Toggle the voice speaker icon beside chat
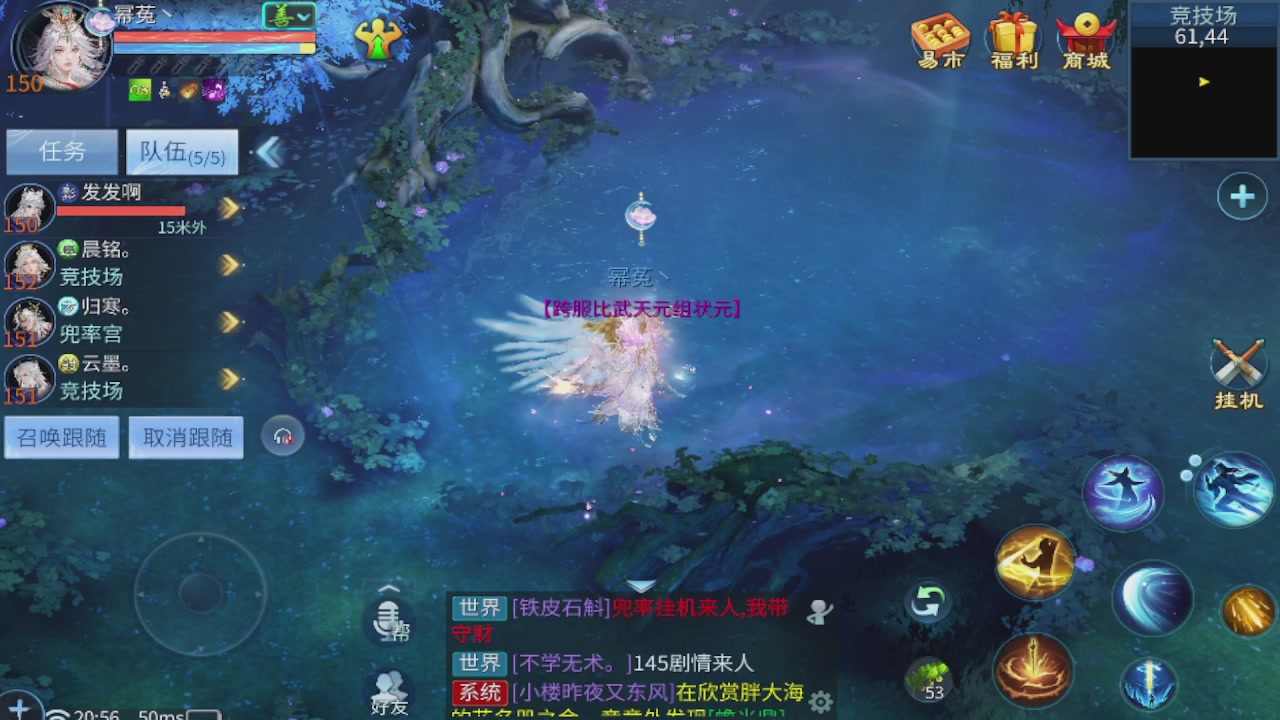The height and width of the screenshot is (720, 1280). point(818,612)
